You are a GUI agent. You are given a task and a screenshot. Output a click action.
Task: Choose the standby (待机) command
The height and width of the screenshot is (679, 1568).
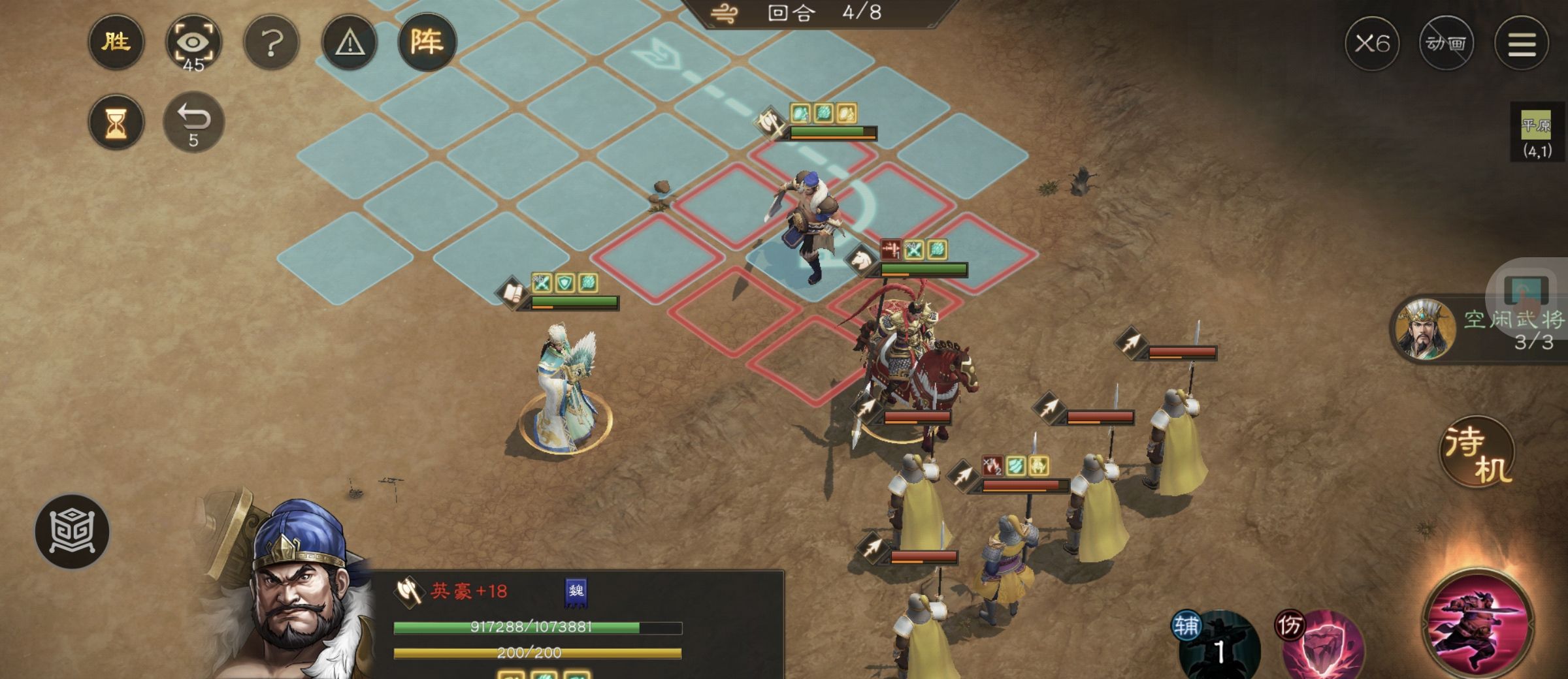tap(1477, 452)
